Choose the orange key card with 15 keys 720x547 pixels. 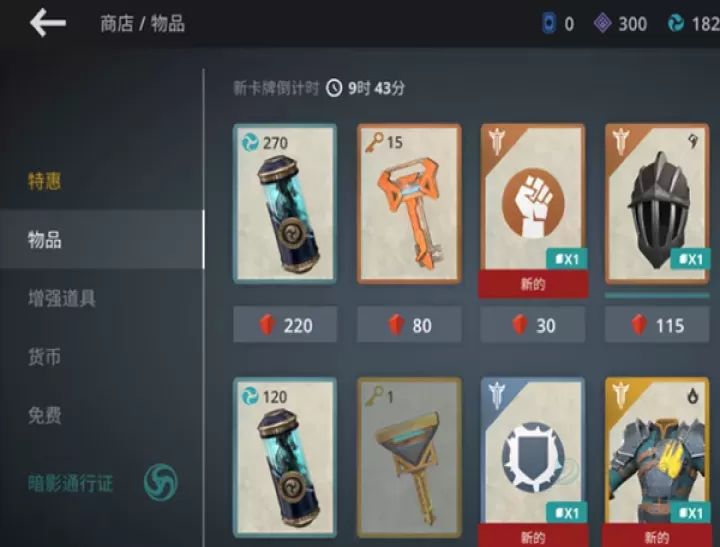coord(409,203)
